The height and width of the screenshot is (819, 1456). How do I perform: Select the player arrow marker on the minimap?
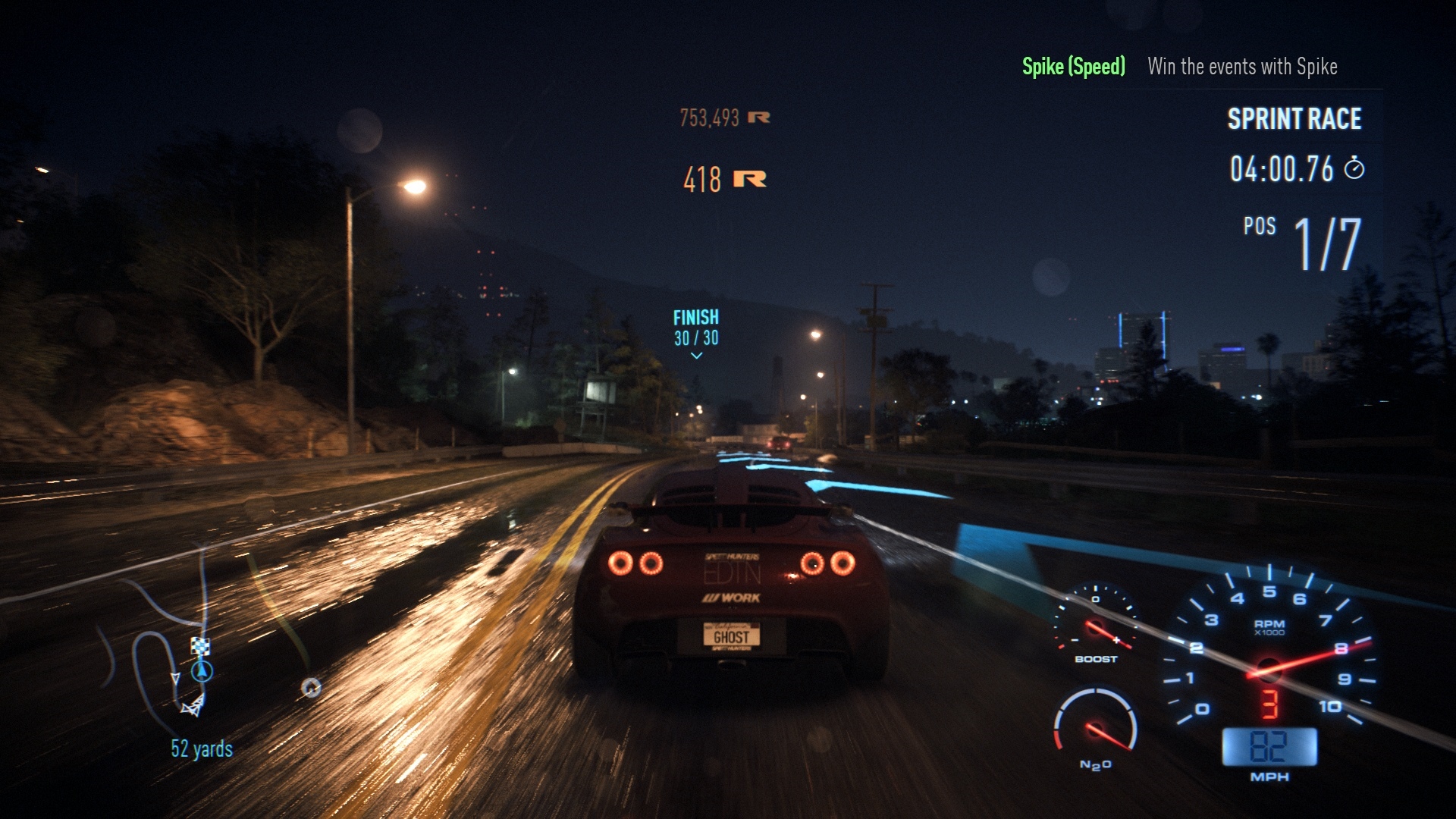point(202,671)
